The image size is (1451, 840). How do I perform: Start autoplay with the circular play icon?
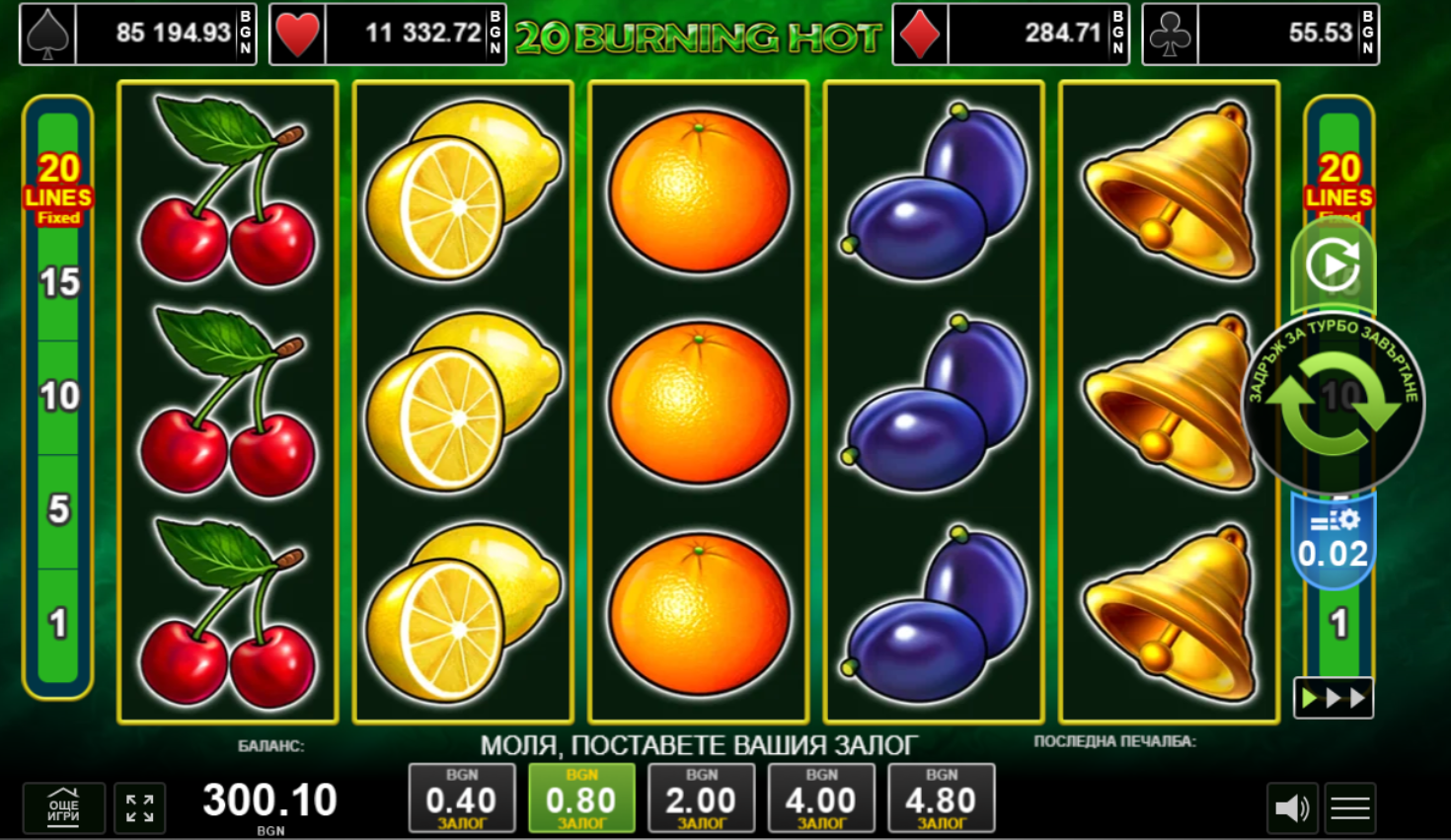pyautogui.click(x=1333, y=264)
